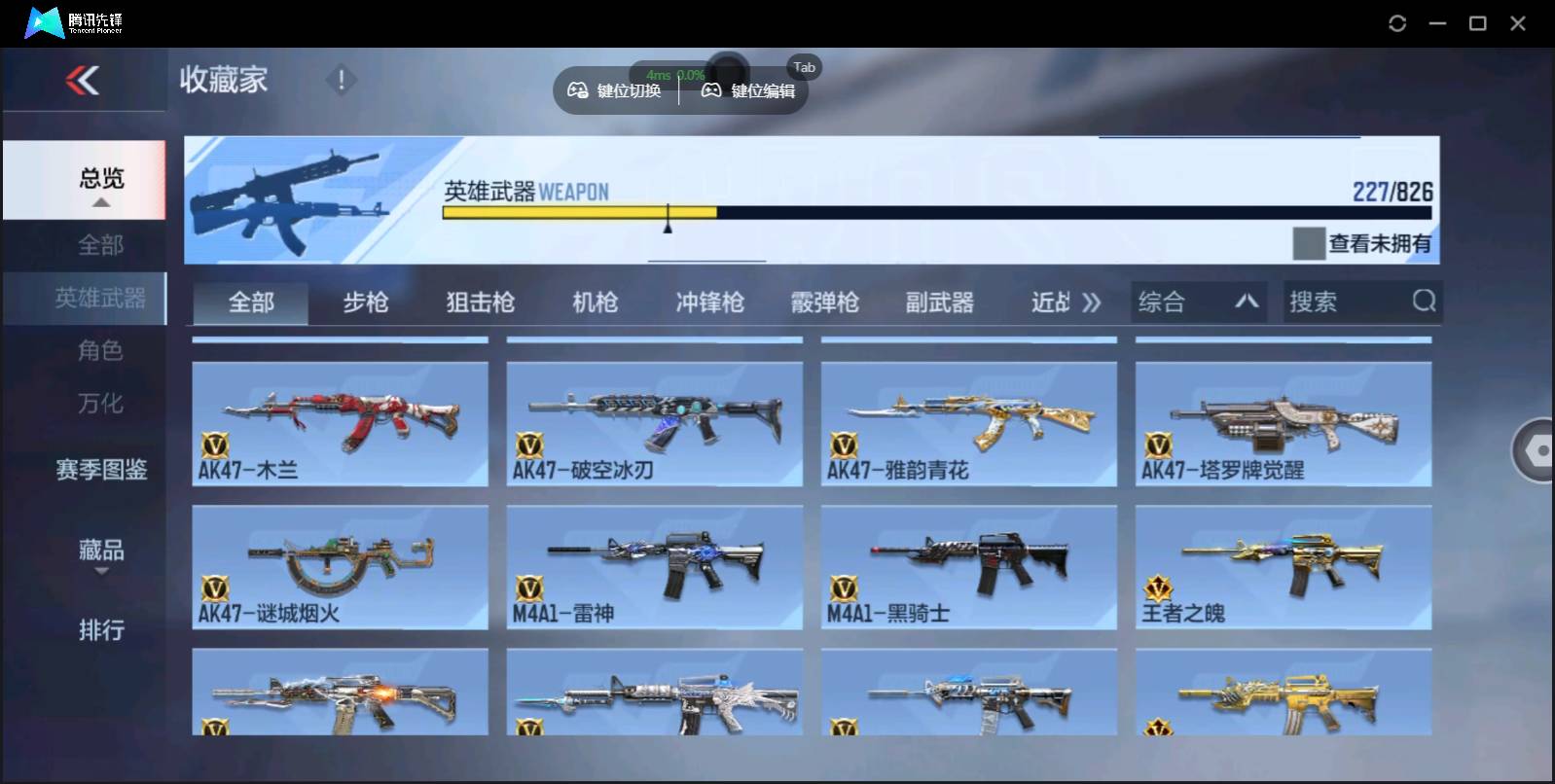Open the 排行 rankings page
This screenshot has height=784, width=1555.
pos(102,630)
